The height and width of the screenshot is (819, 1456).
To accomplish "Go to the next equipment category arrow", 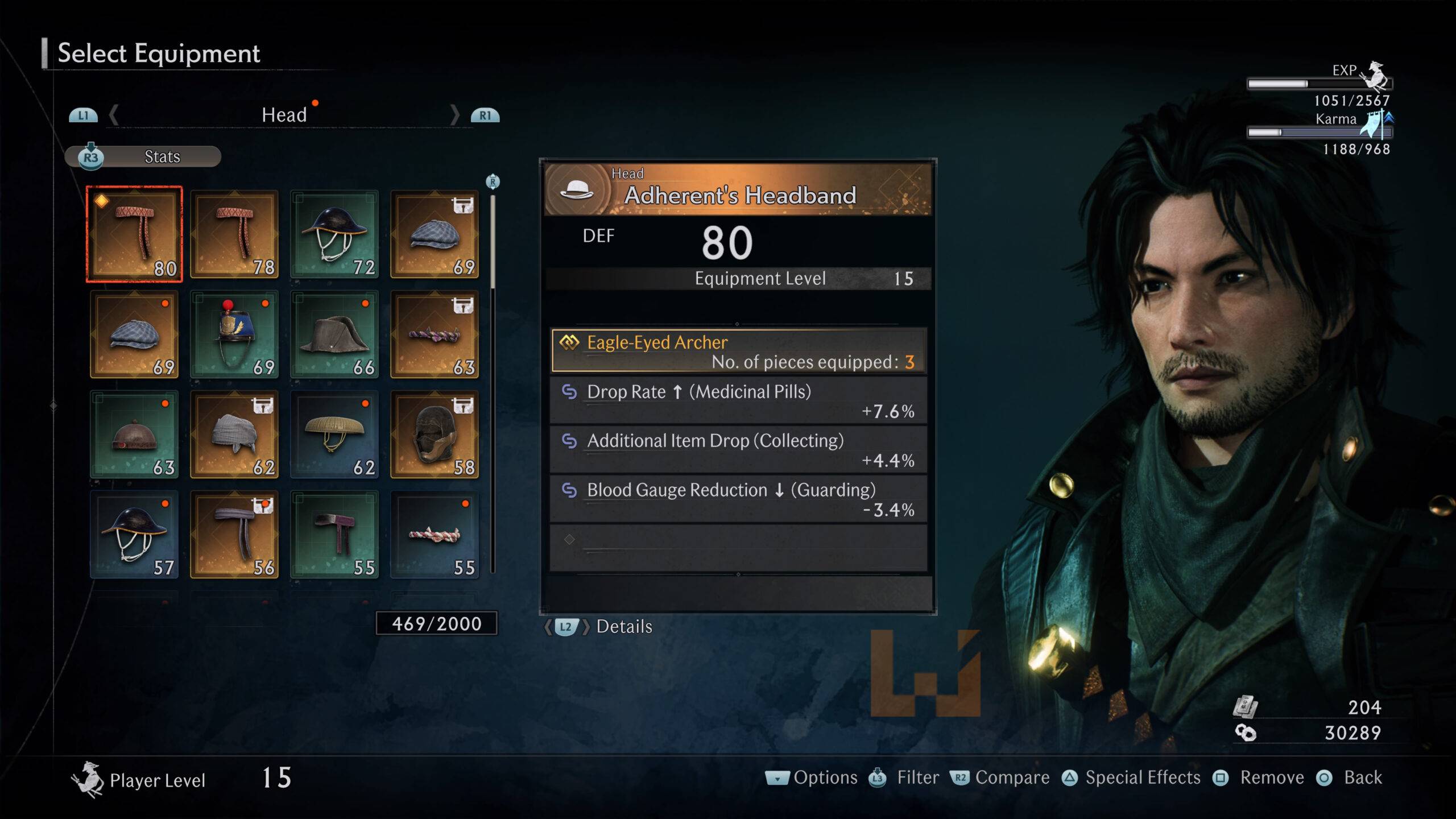I will [x=455, y=115].
